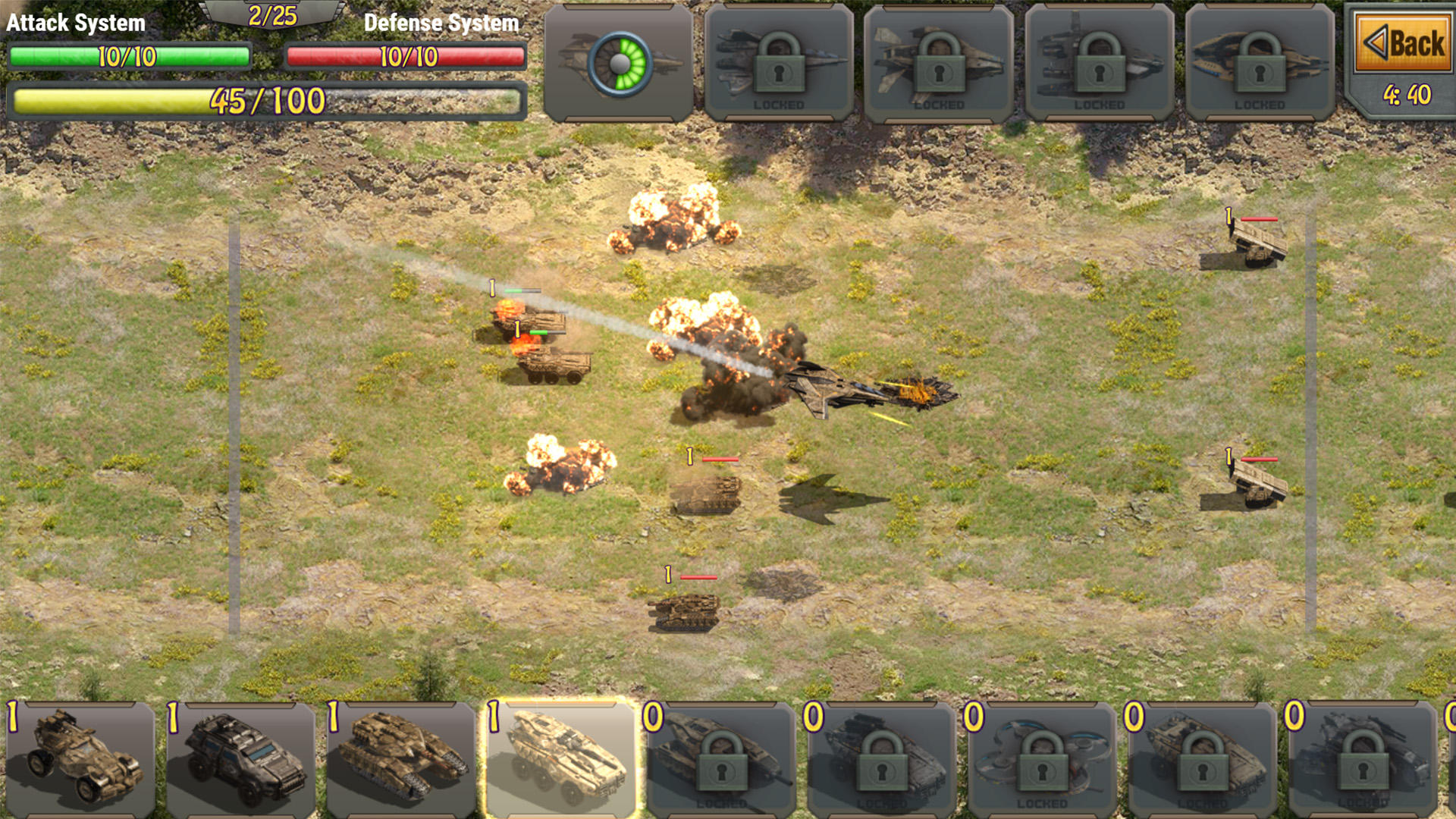Screen dimensions: 1456x819
Task: Choose the black armored truck unit card
Action: [239, 758]
